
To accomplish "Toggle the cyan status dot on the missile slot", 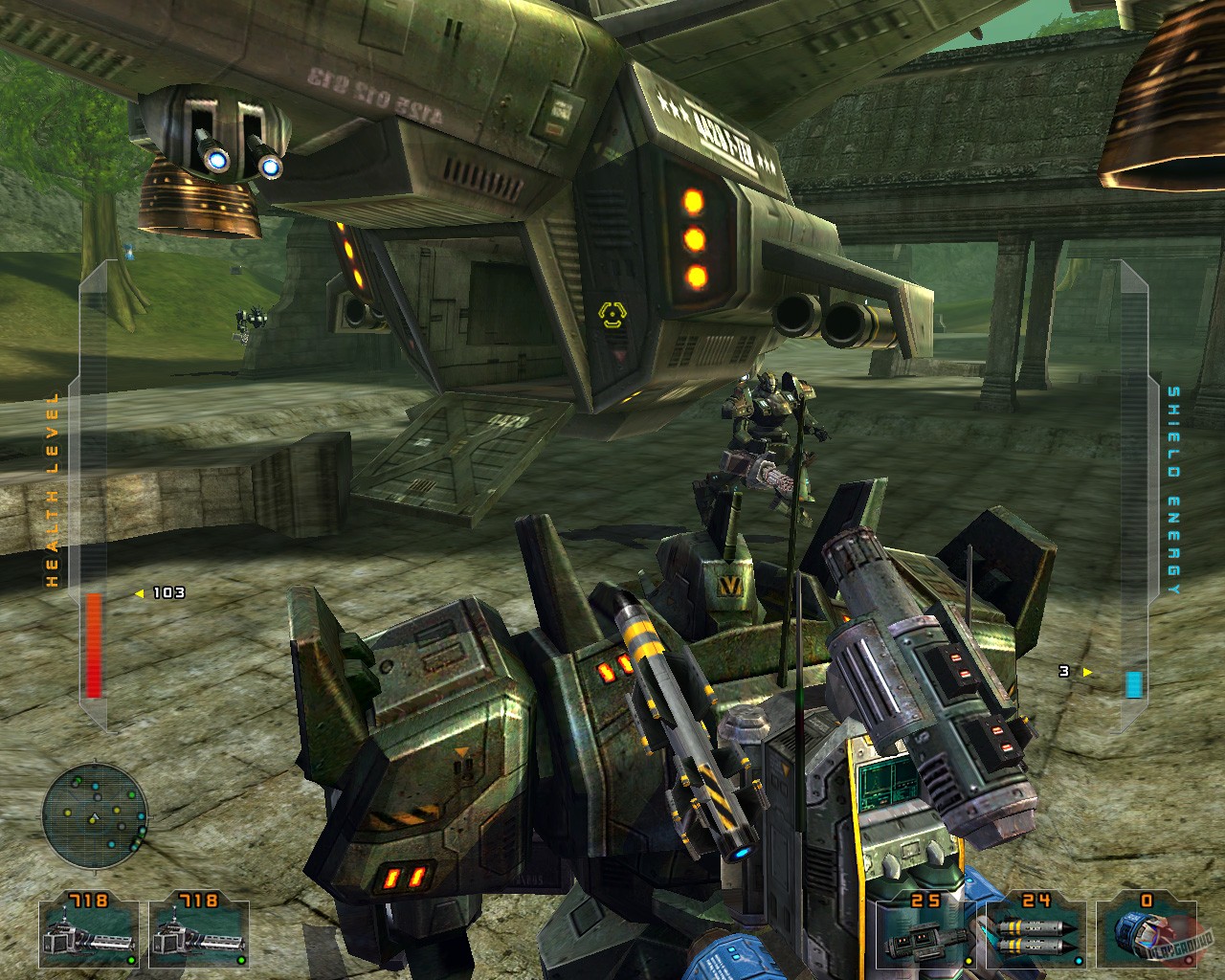I will click(1079, 961).
